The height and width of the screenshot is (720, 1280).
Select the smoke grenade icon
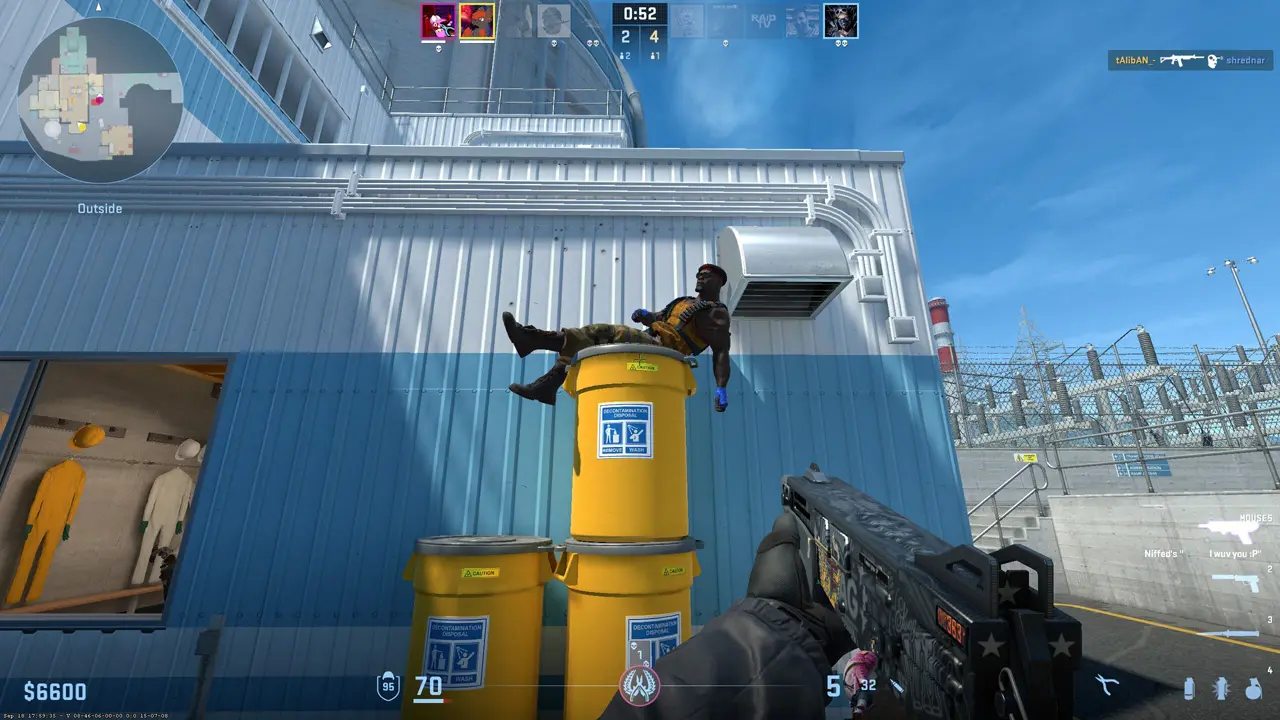click(1189, 688)
